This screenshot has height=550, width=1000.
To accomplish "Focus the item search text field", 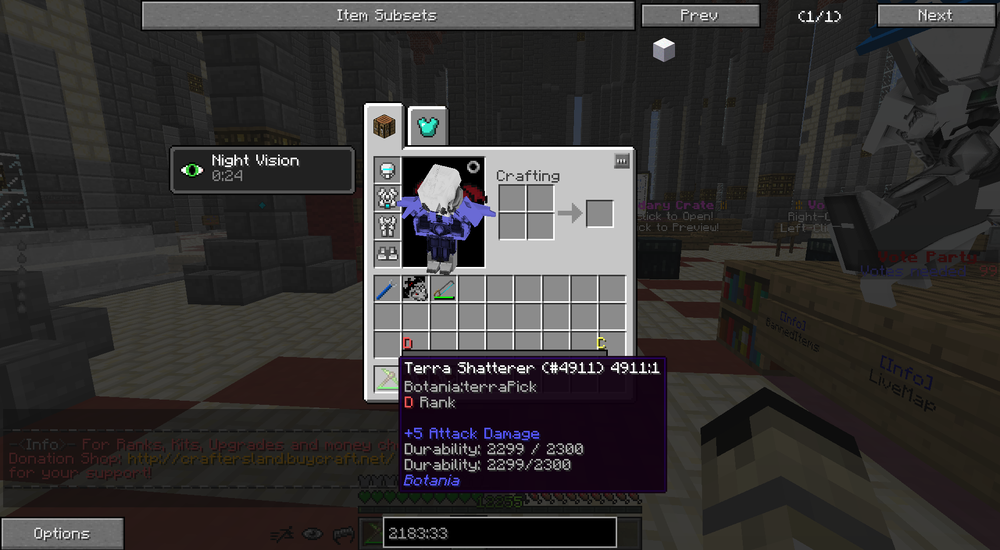I will pos(485,533).
